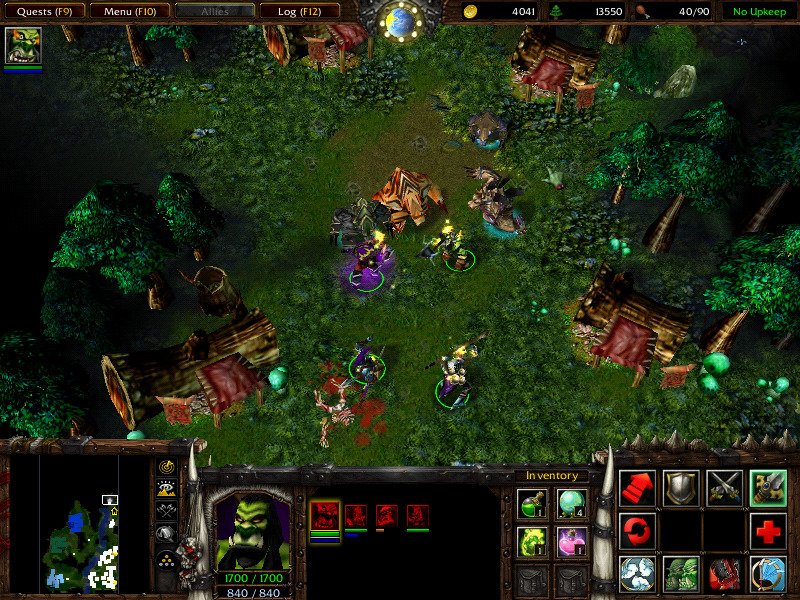Select the highlighted first unit in the group
This screenshot has width=800, height=600.
click(325, 516)
